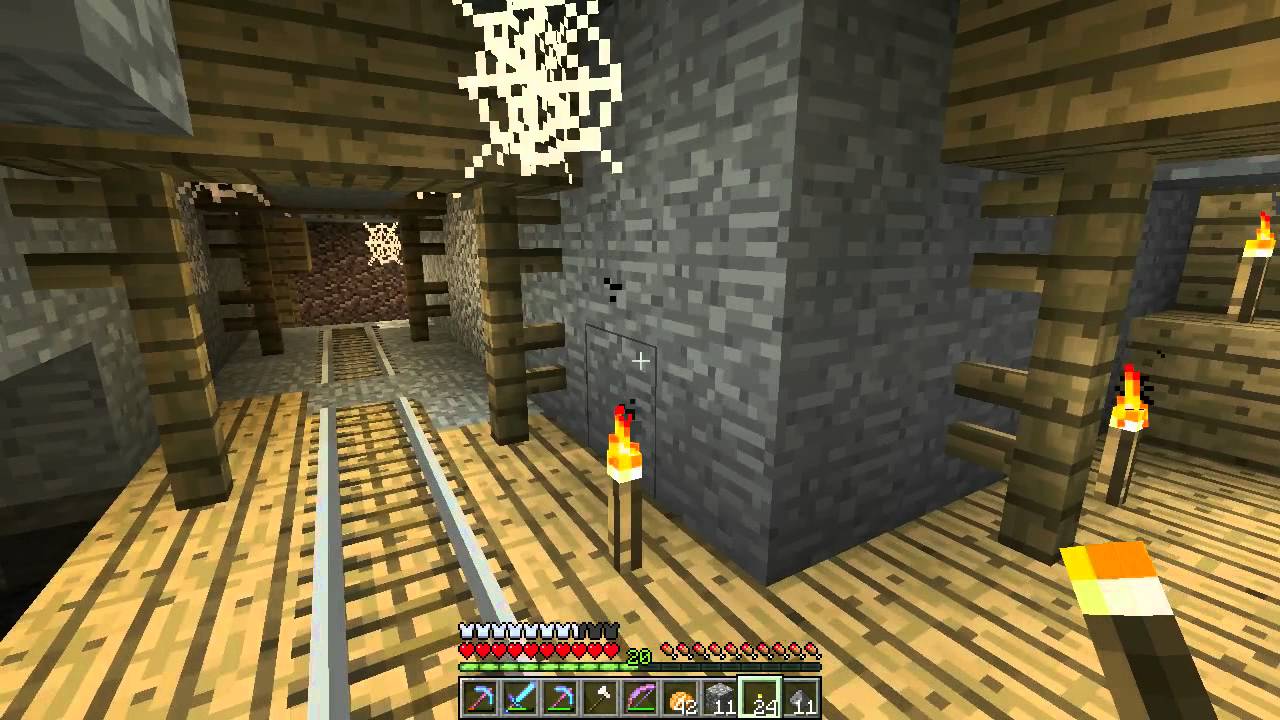
Task: Switch to the cobblestone block slot
Action: pyautogui.click(x=720, y=698)
